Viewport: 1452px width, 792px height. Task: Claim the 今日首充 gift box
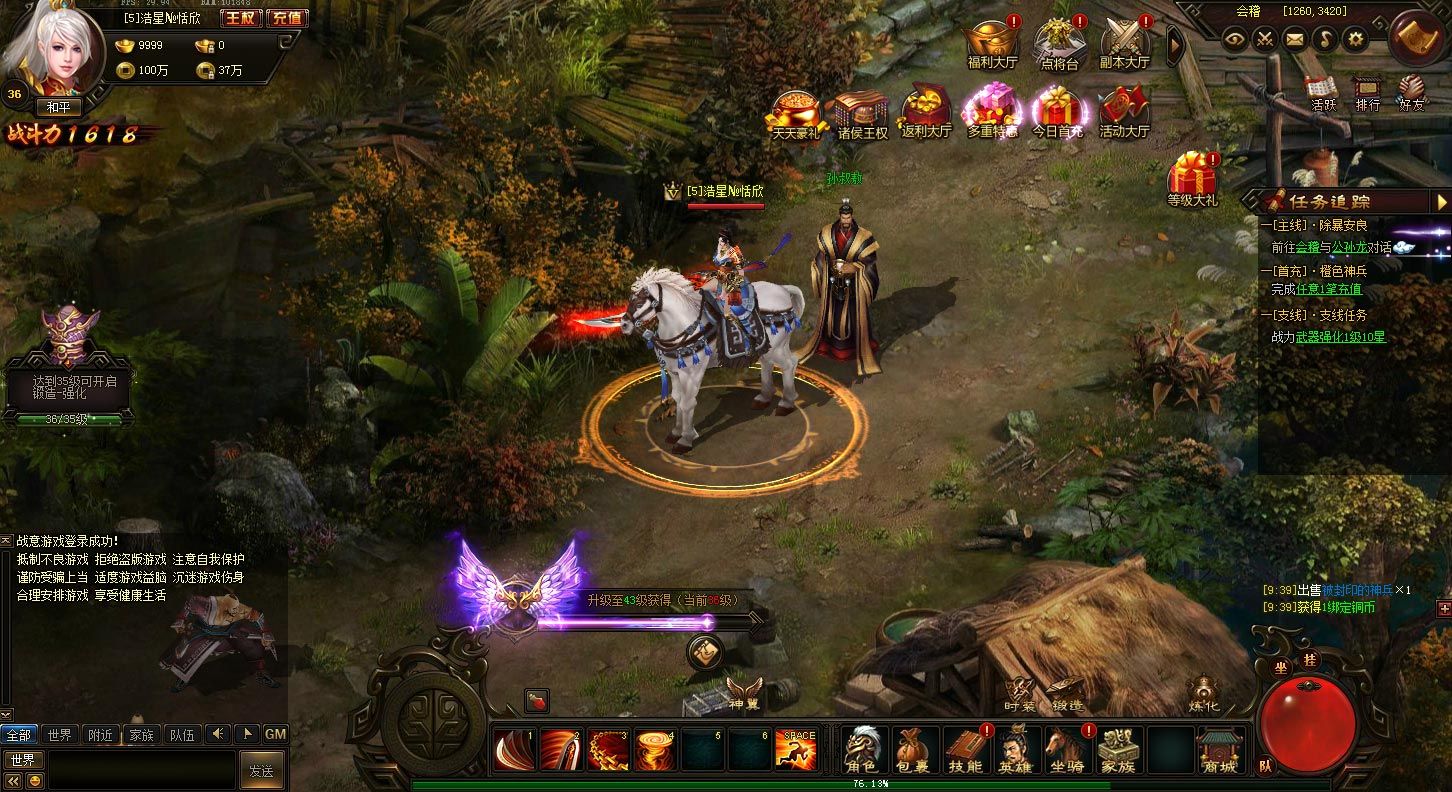pyautogui.click(x=1058, y=110)
